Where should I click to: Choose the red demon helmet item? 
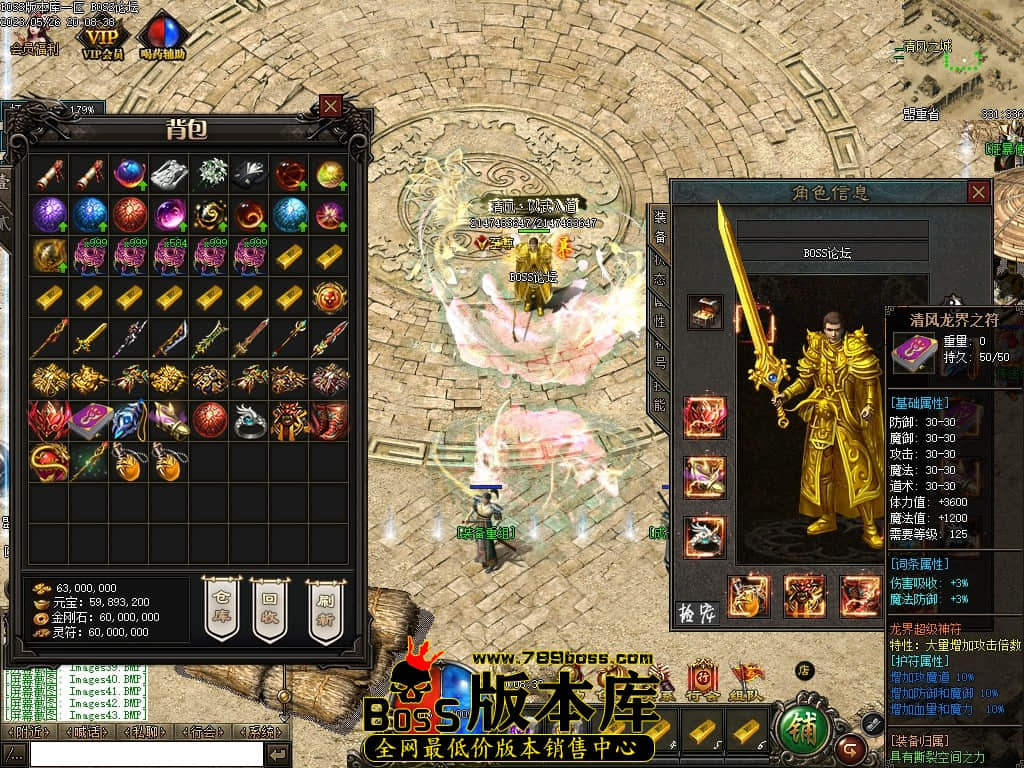point(48,420)
